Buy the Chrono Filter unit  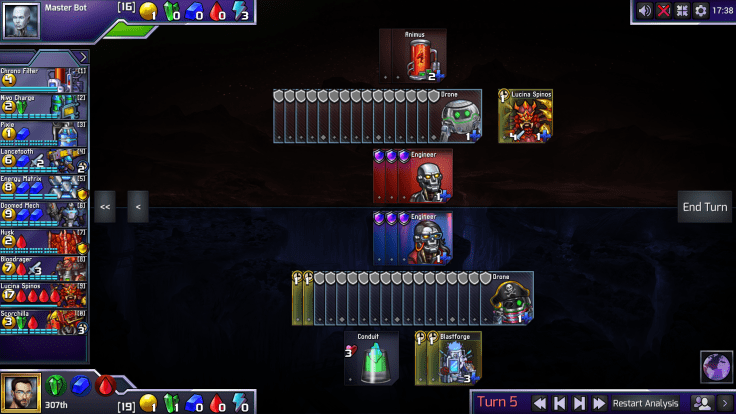click(44, 79)
